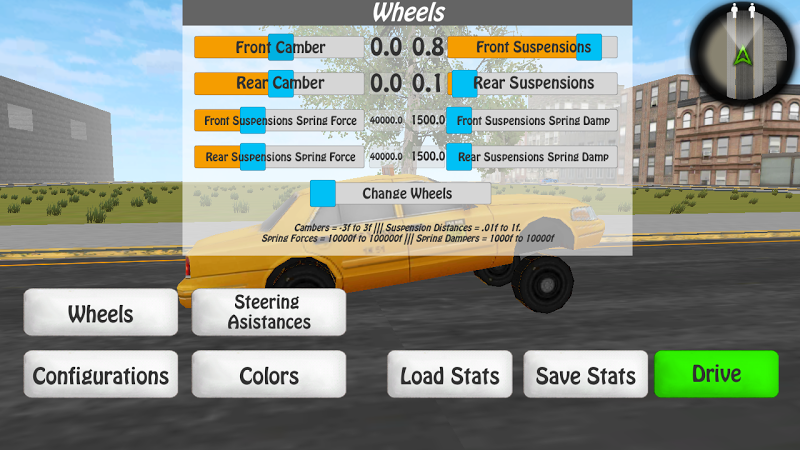The height and width of the screenshot is (450, 800).
Task: Set the Rear Suspensions Spring Damp slider
Action: pyautogui.click(x=459, y=156)
